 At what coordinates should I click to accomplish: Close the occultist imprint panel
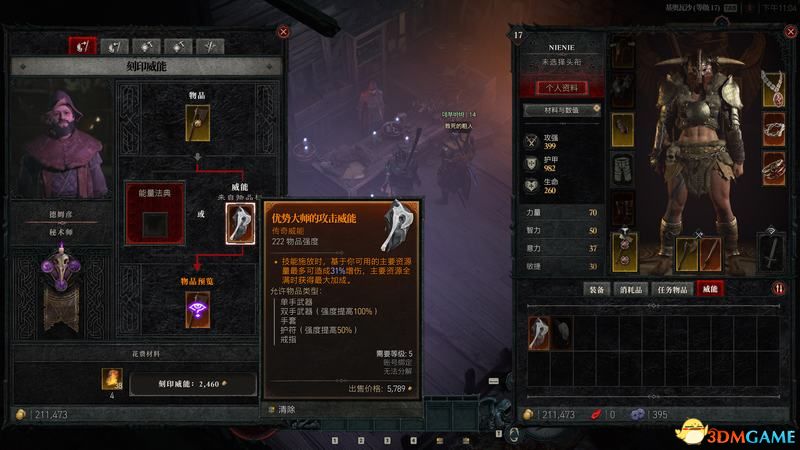284,32
